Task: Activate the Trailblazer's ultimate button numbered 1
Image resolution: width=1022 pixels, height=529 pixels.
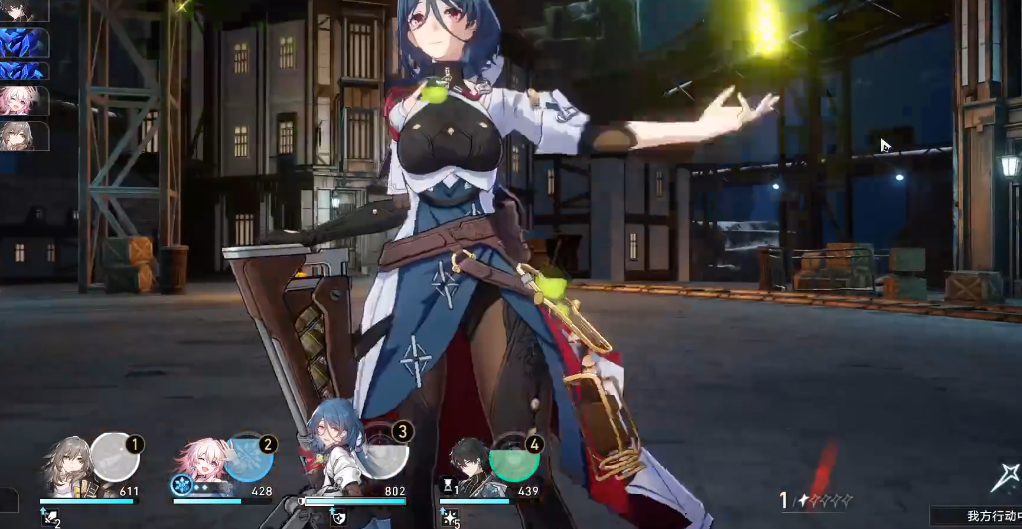Action: tap(114, 458)
